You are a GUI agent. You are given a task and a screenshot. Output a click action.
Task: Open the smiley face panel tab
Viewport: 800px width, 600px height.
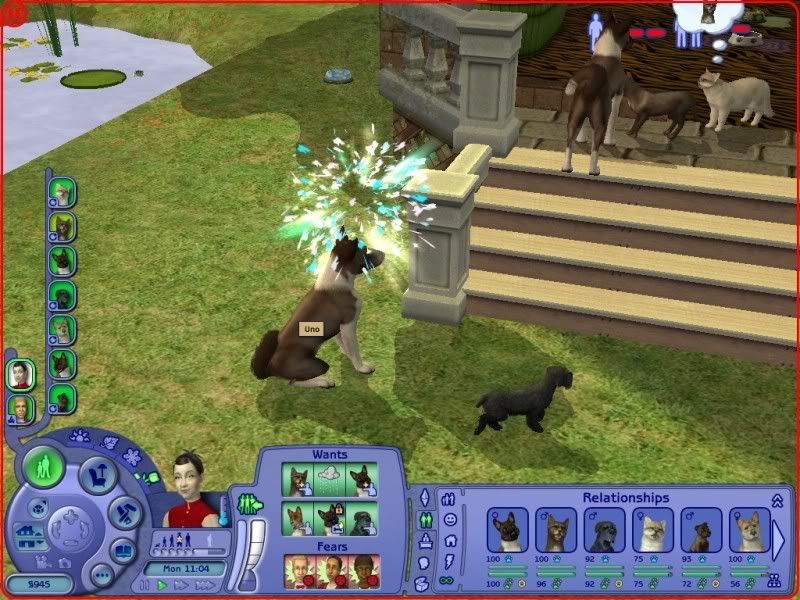(451, 519)
